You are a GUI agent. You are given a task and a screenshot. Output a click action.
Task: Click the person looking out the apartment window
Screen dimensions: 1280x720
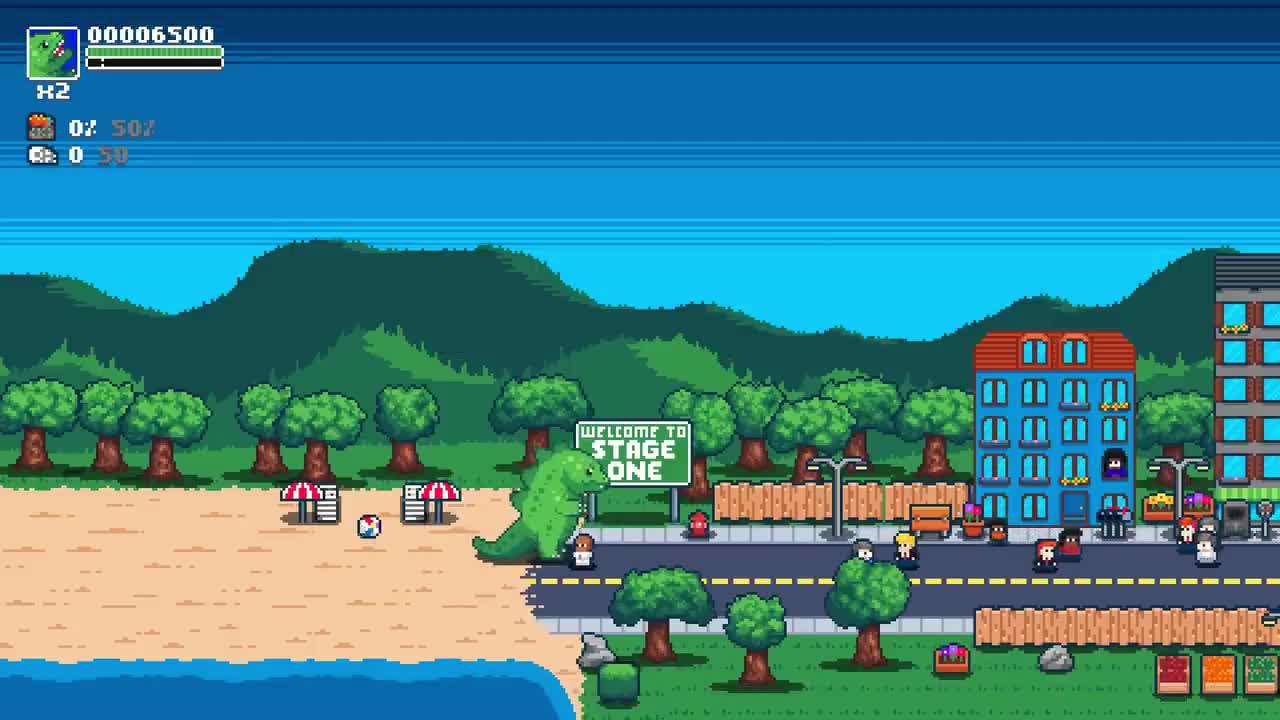click(1113, 465)
